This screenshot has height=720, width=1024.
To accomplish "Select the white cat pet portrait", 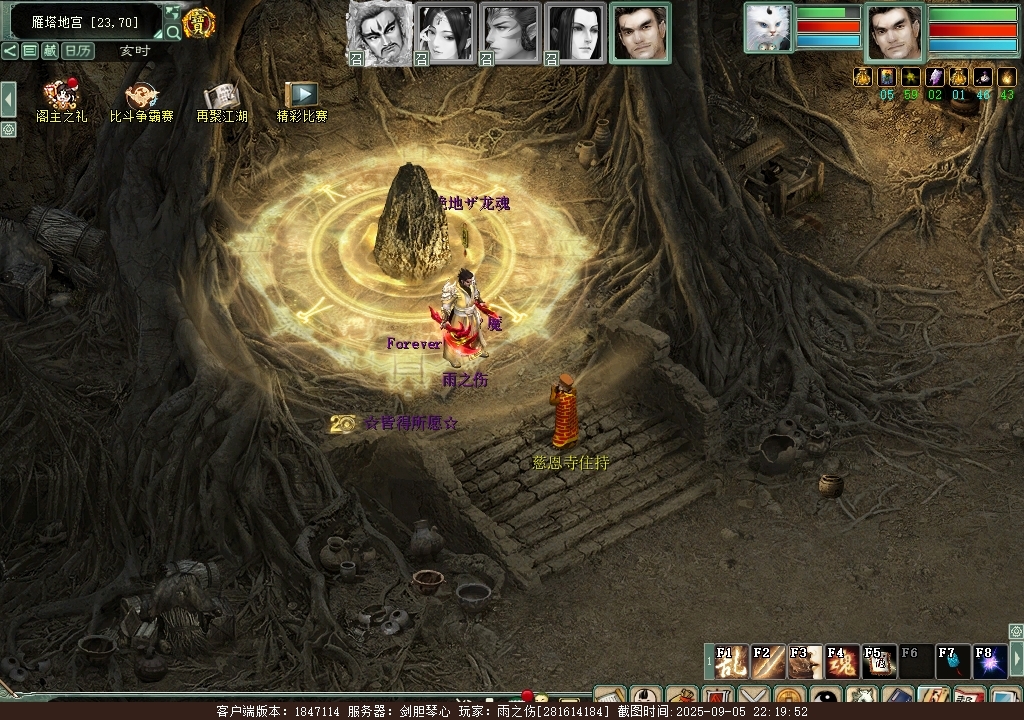I will tap(768, 27).
